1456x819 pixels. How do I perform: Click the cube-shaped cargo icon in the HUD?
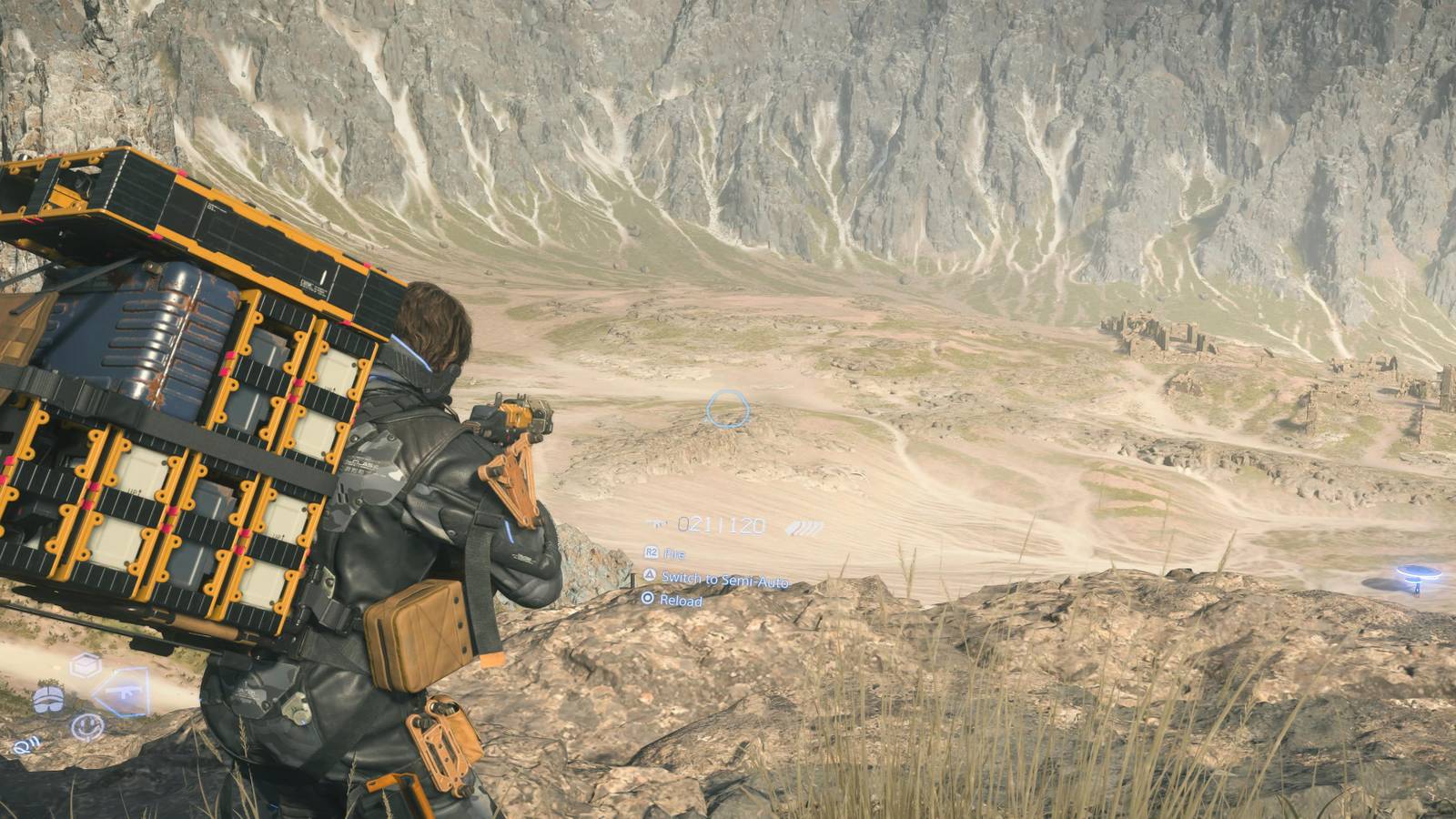(x=86, y=664)
